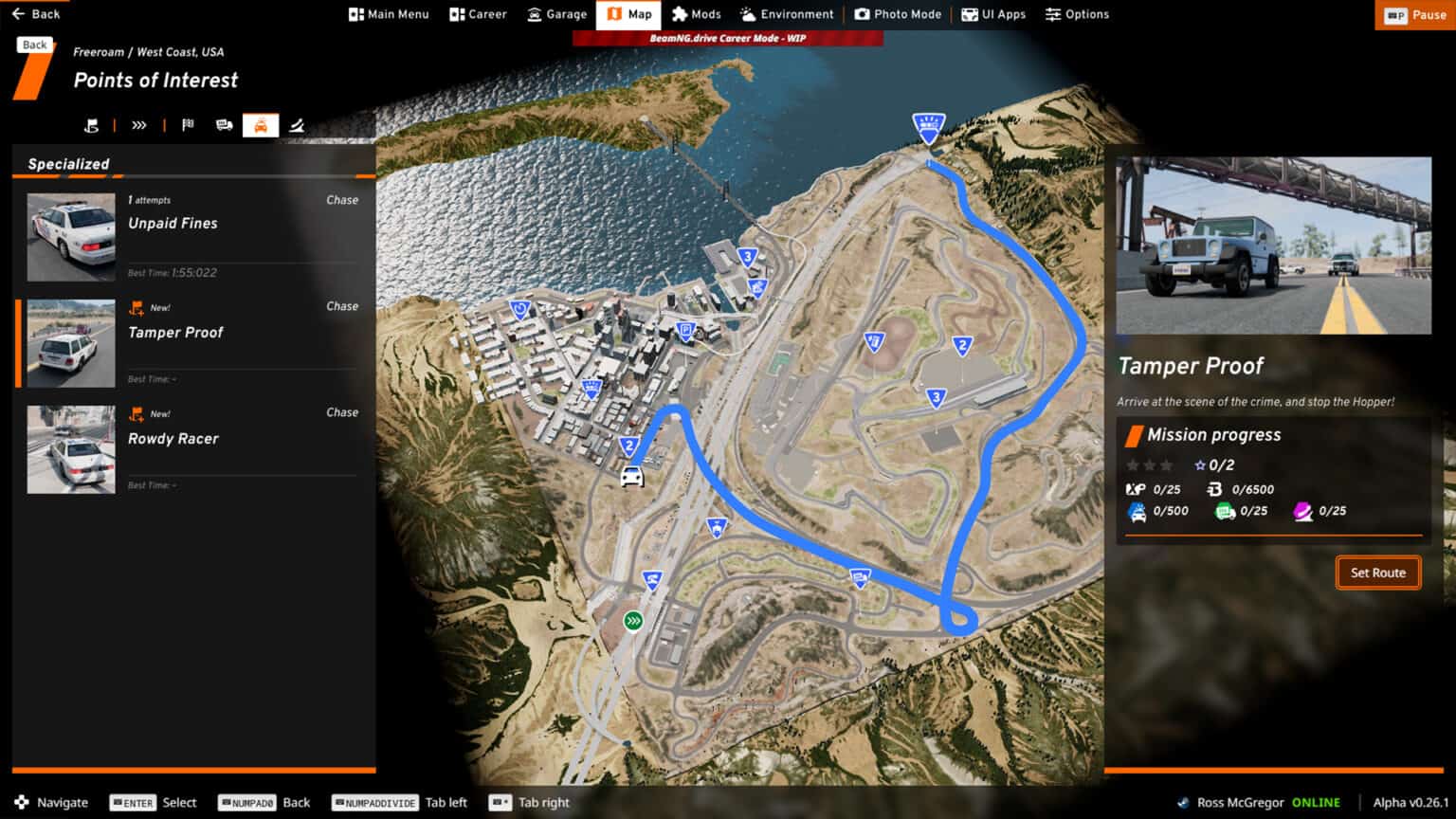
Task: Click the Map icon in the top bar
Action: [628, 14]
